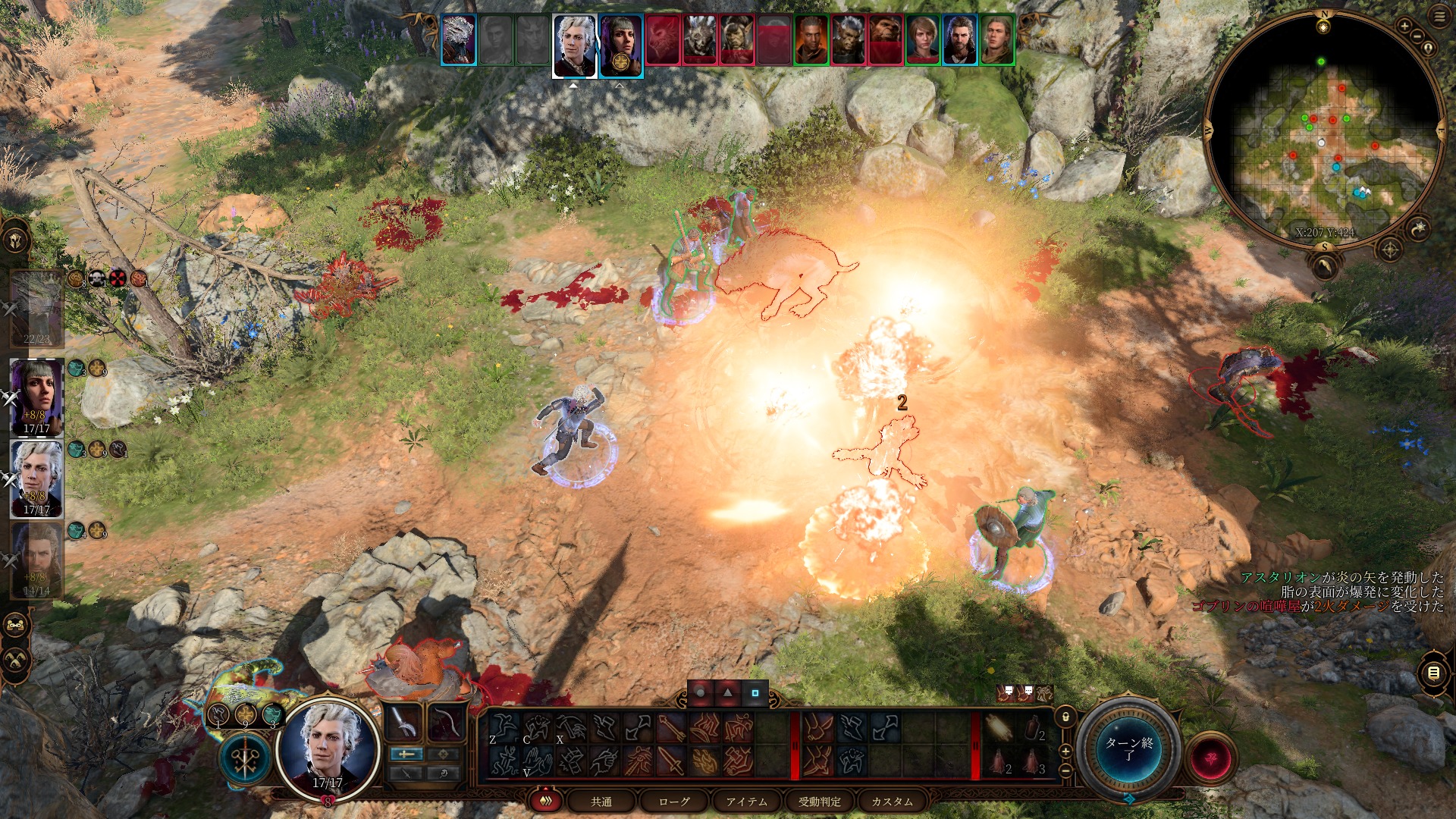Choose the ranged bow weapon slot

445,723
